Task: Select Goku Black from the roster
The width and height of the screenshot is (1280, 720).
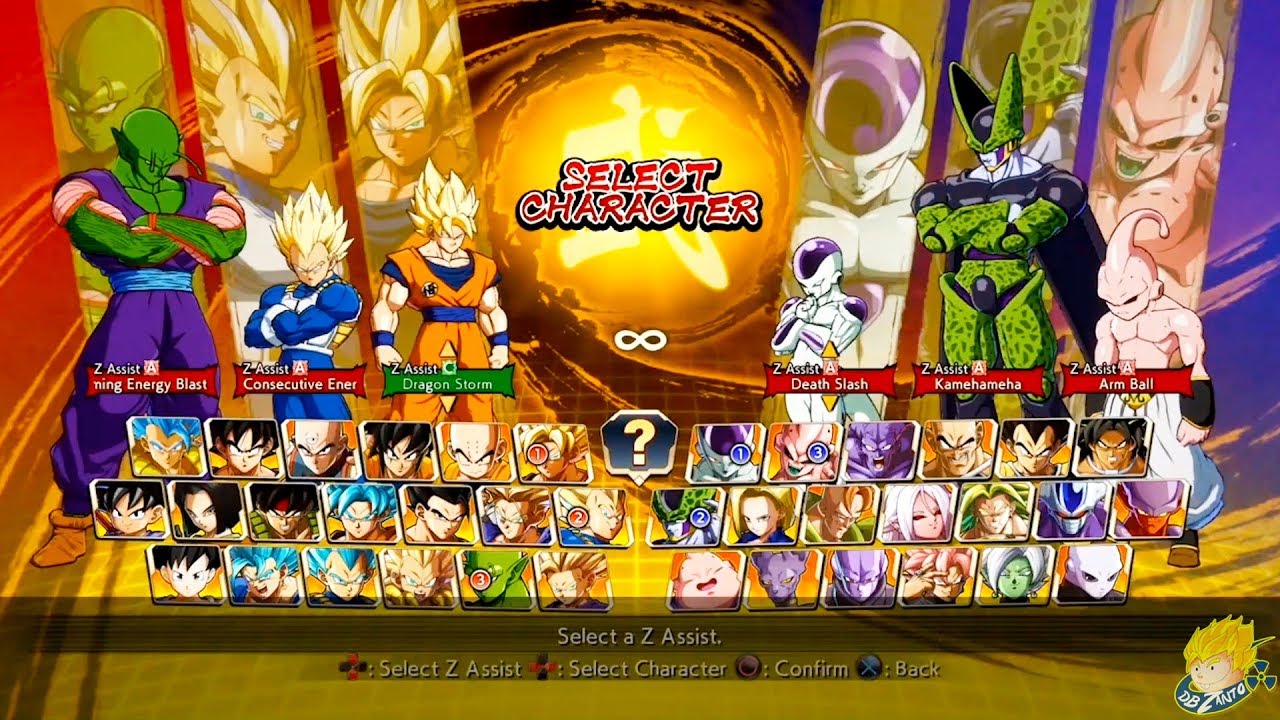Action: [x=933, y=578]
